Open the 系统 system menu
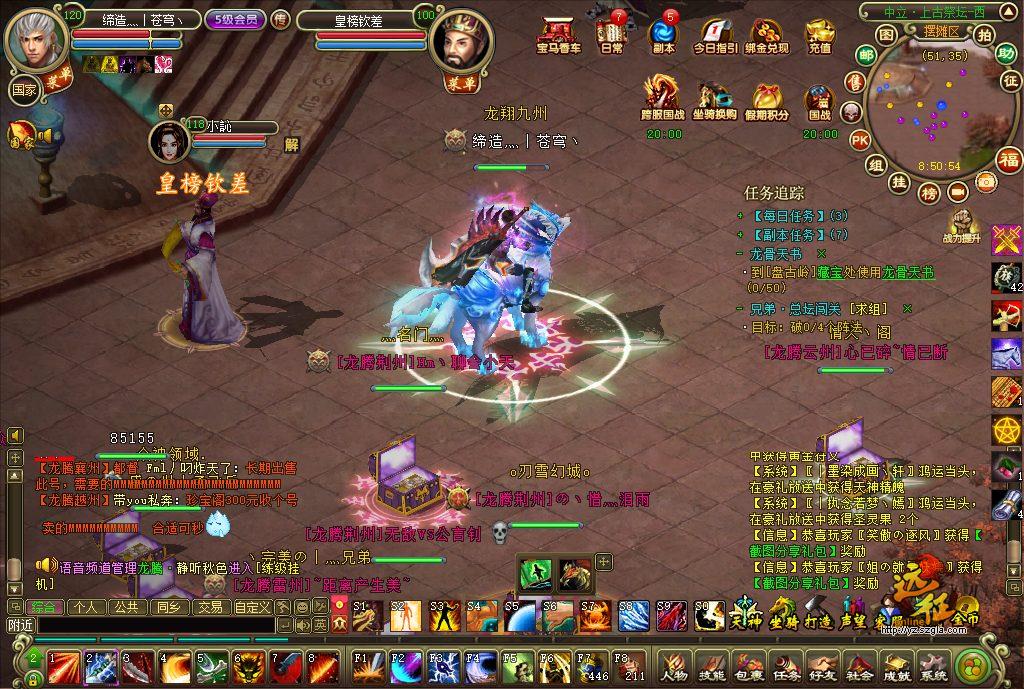The height and width of the screenshot is (689, 1024). pos(933,667)
